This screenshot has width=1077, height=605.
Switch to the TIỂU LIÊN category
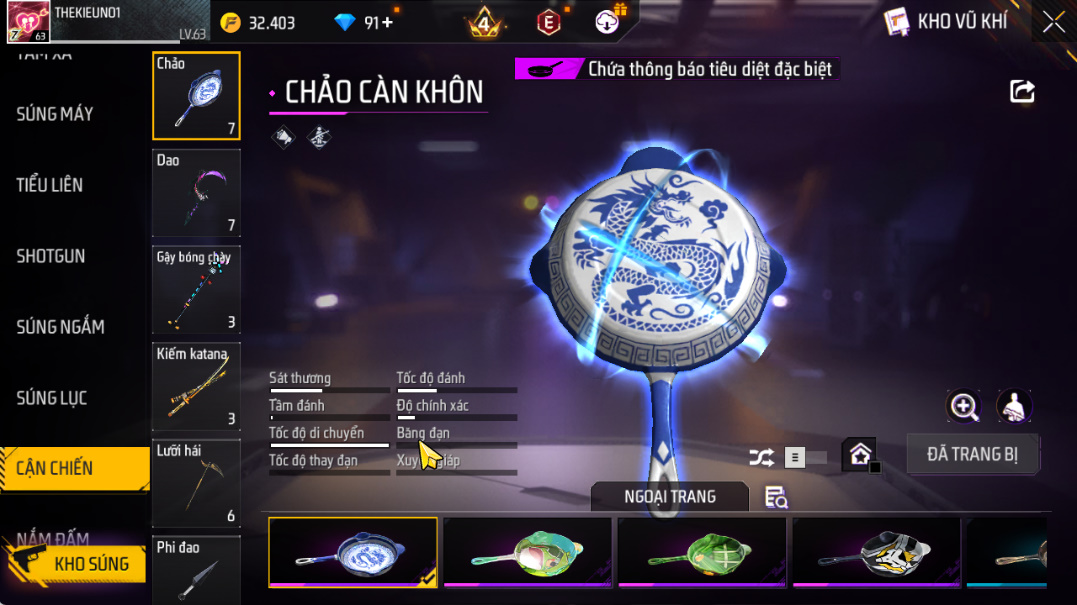[x=50, y=185]
